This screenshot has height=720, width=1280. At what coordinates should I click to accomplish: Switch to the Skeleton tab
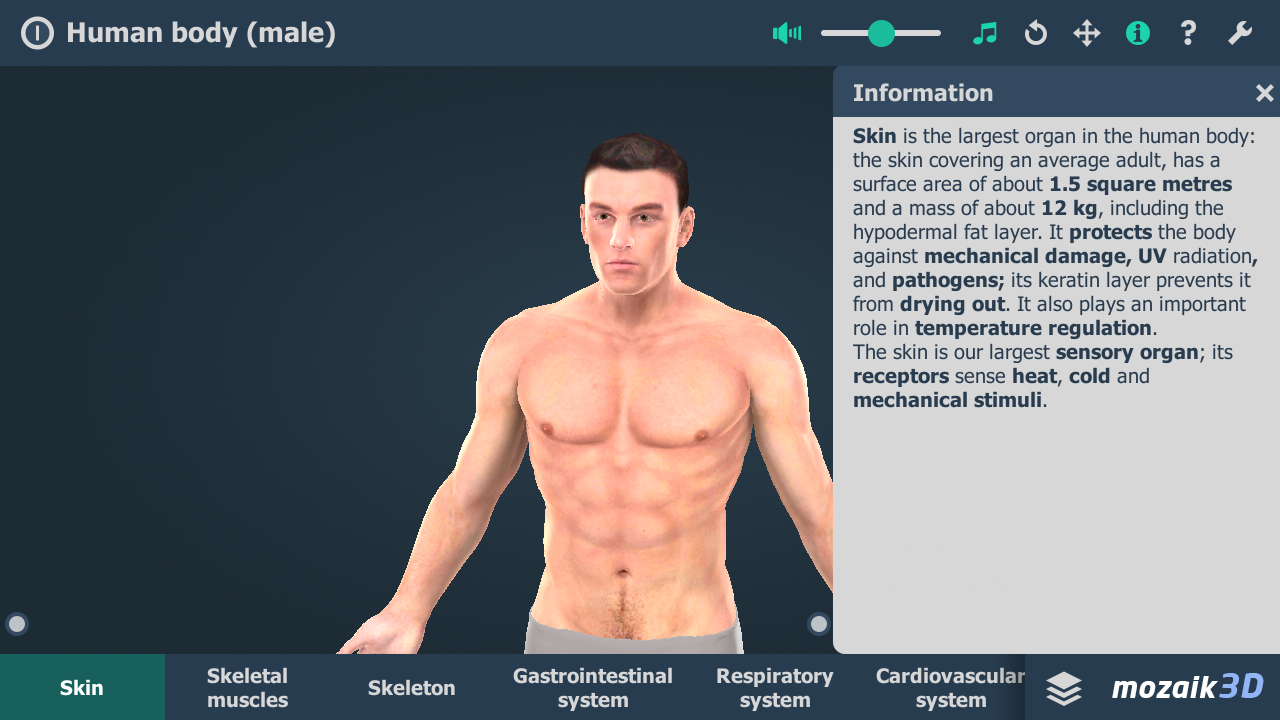(x=411, y=687)
